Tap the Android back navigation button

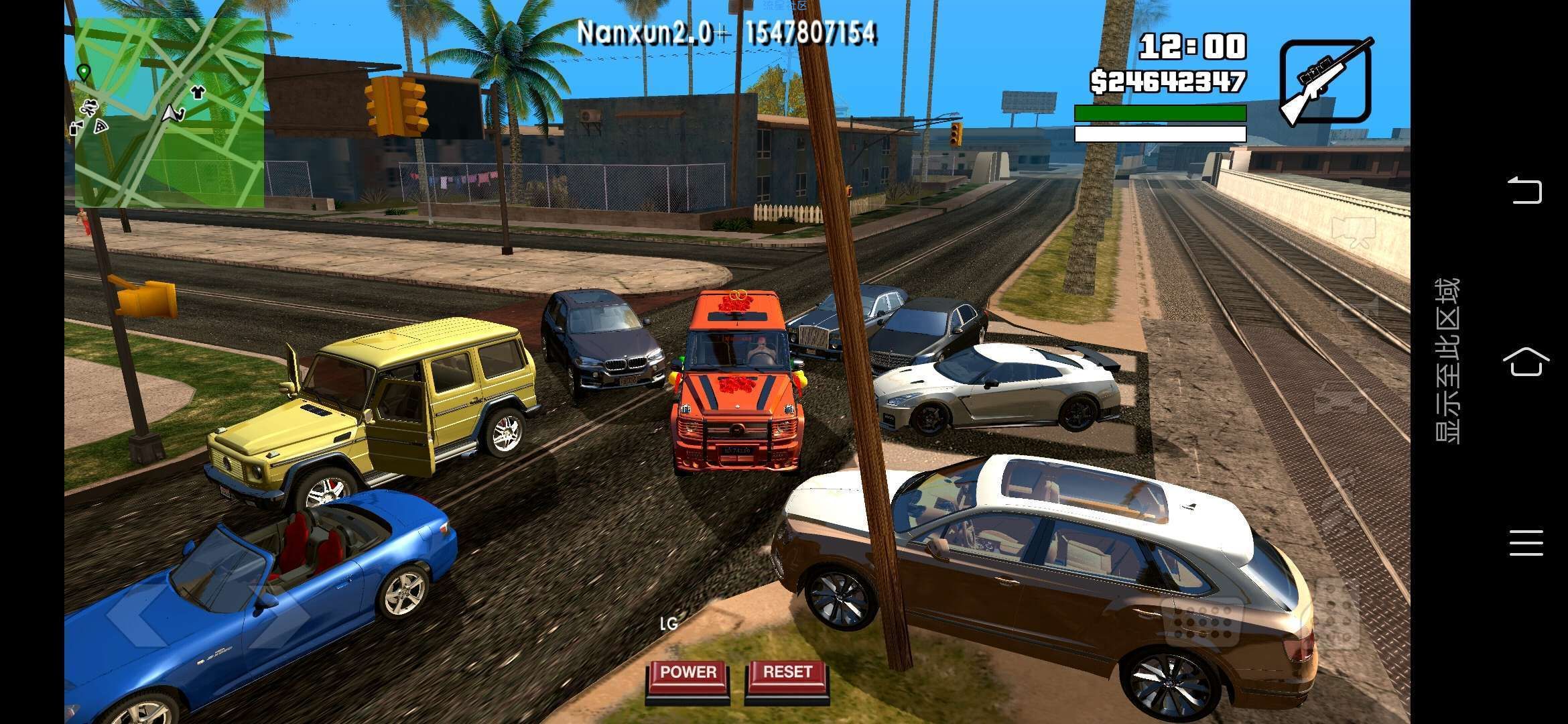[1525, 190]
